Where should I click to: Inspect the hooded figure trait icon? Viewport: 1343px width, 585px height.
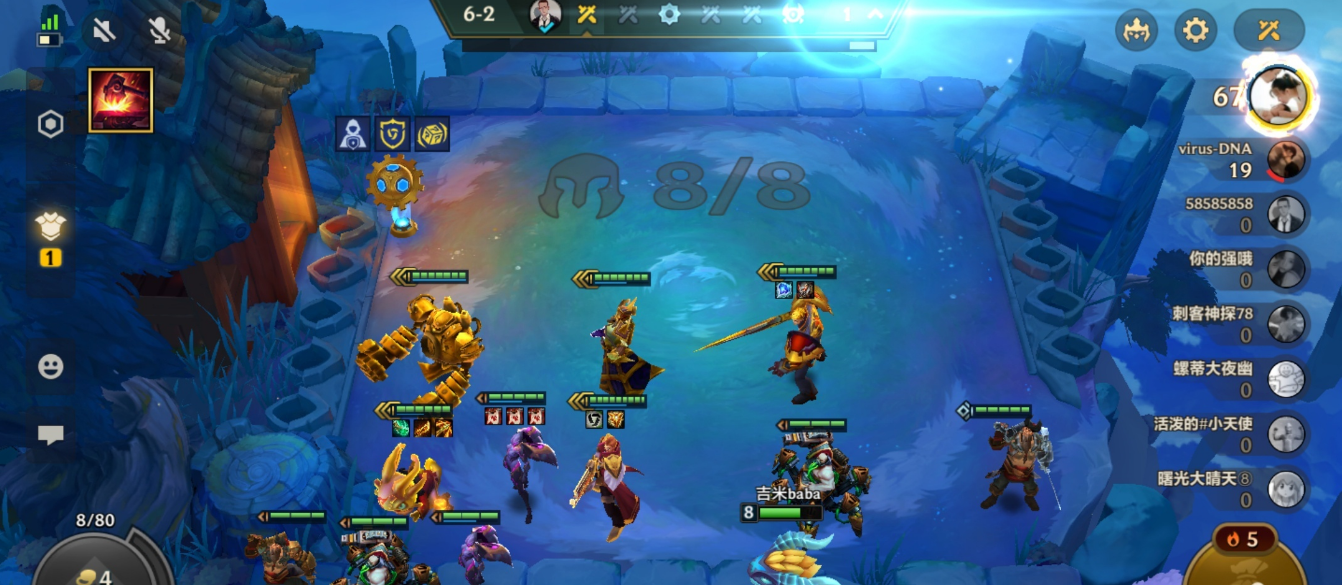click(x=352, y=134)
